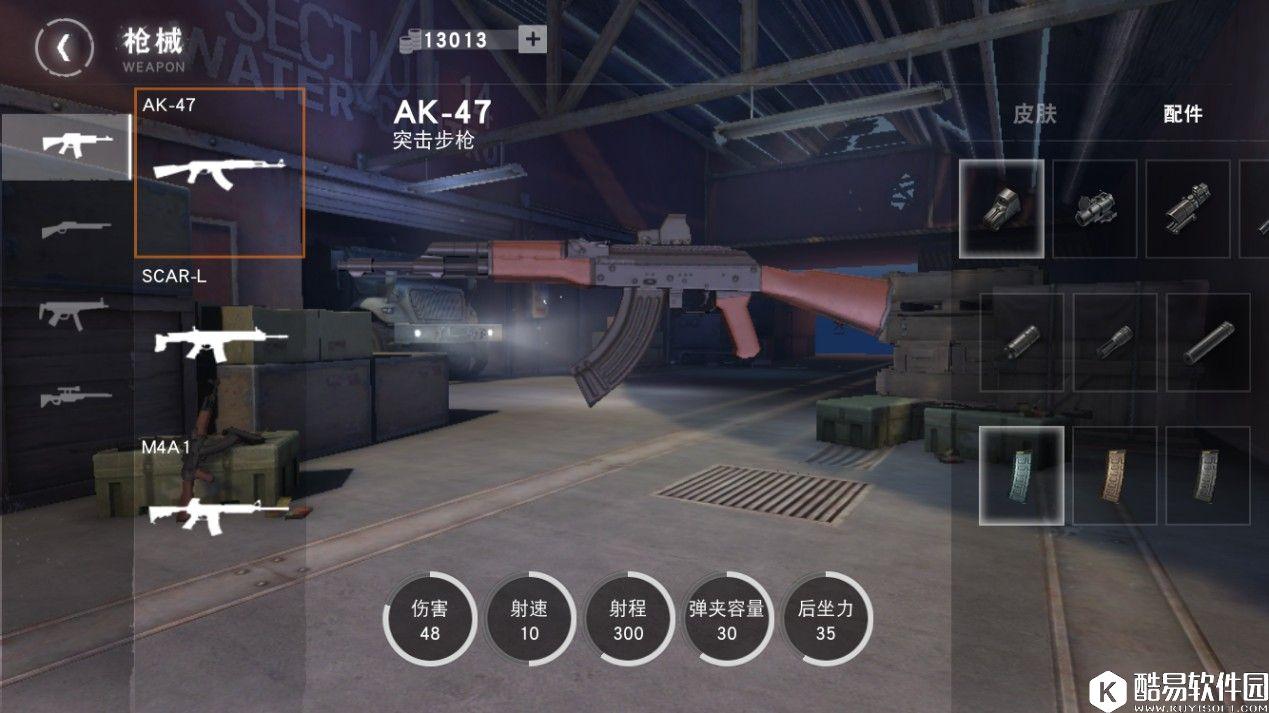The image size is (1269, 713).
Task: Select the grey magazine attachment
Action: click(x=1208, y=475)
